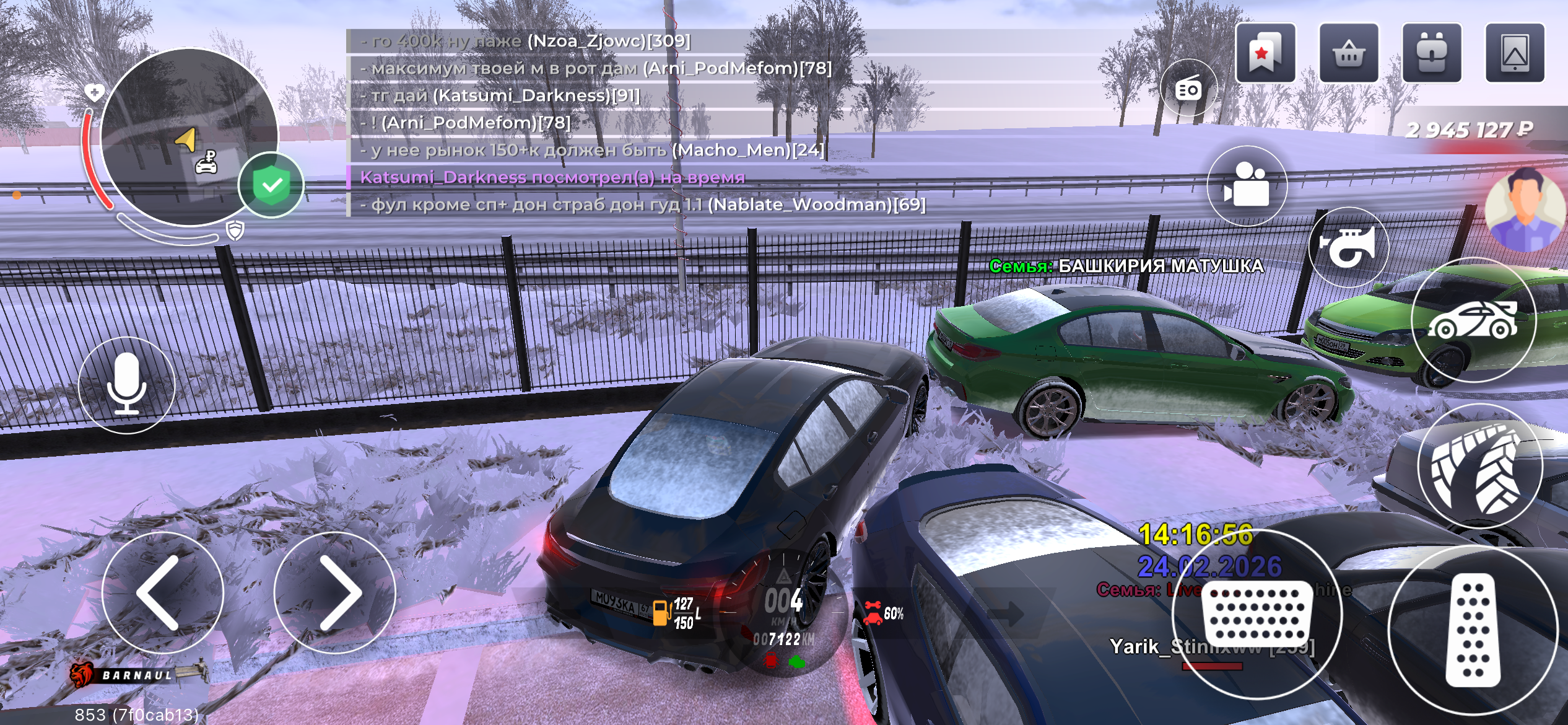Tap the green shield checkmark badge
This screenshot has width=1568, height=725.
click(271, 185)
